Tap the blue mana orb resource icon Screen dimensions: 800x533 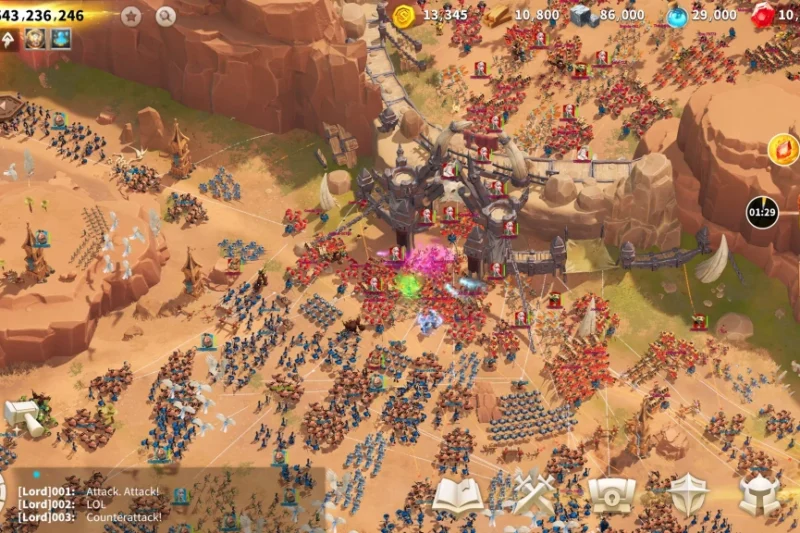tap(677, 15)
